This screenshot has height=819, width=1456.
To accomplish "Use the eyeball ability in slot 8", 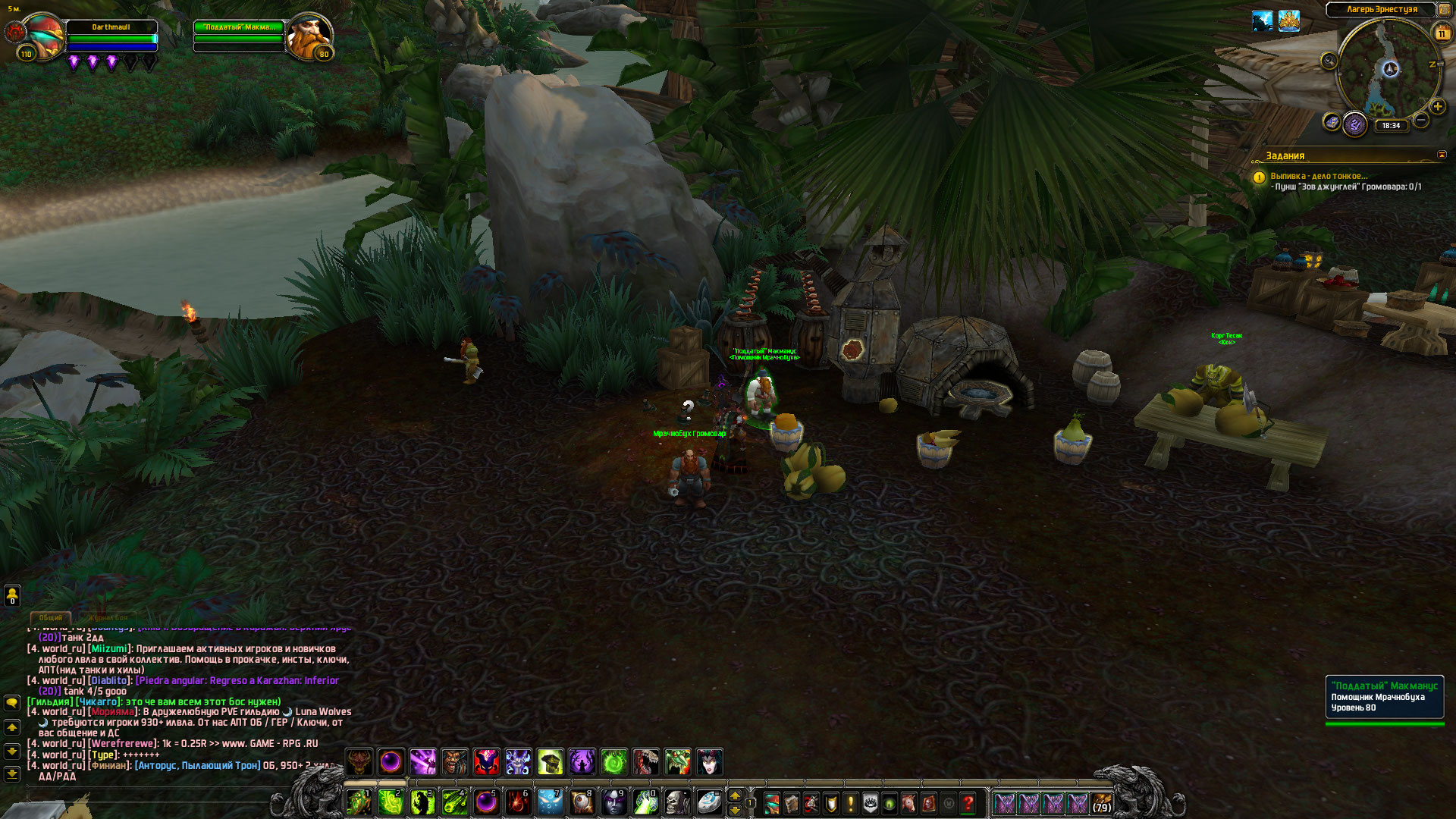I will click(582, 802).
